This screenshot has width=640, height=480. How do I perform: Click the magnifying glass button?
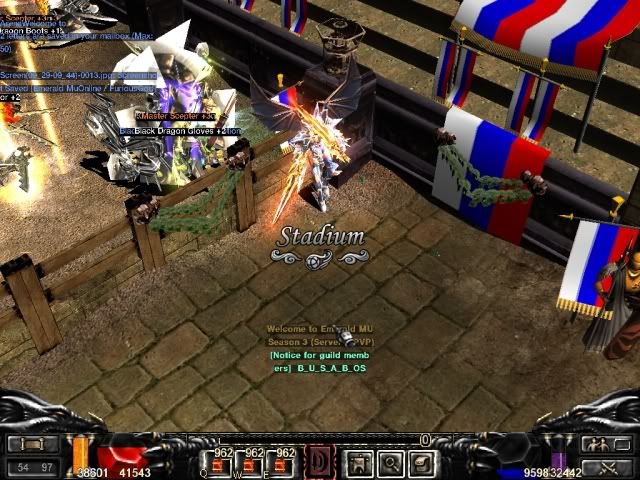390,463
